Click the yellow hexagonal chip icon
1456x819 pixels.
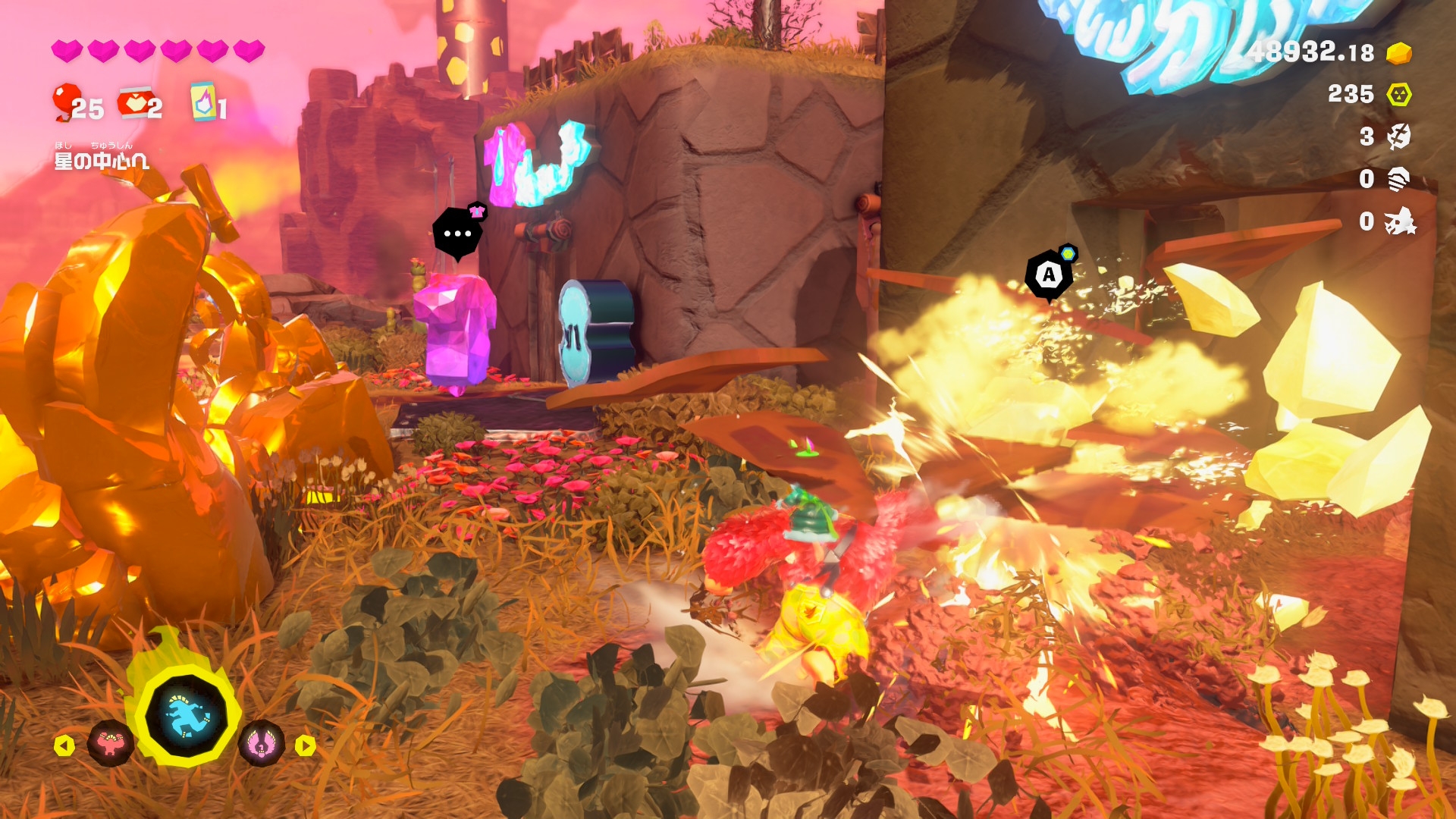(1399, 95)
